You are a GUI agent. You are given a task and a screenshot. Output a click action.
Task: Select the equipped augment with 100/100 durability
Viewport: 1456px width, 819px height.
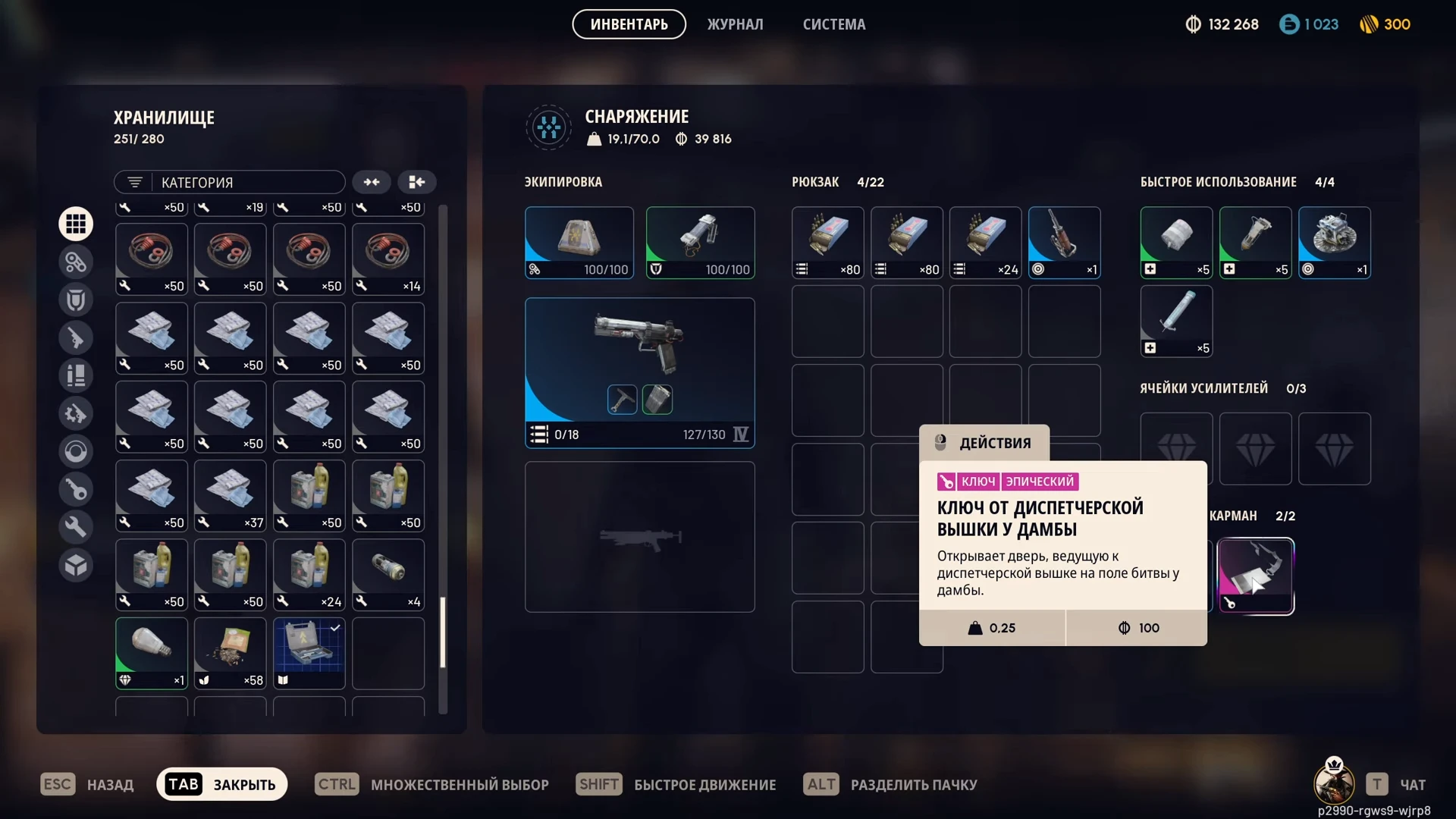pyautogui.click(x=579, y=242)
